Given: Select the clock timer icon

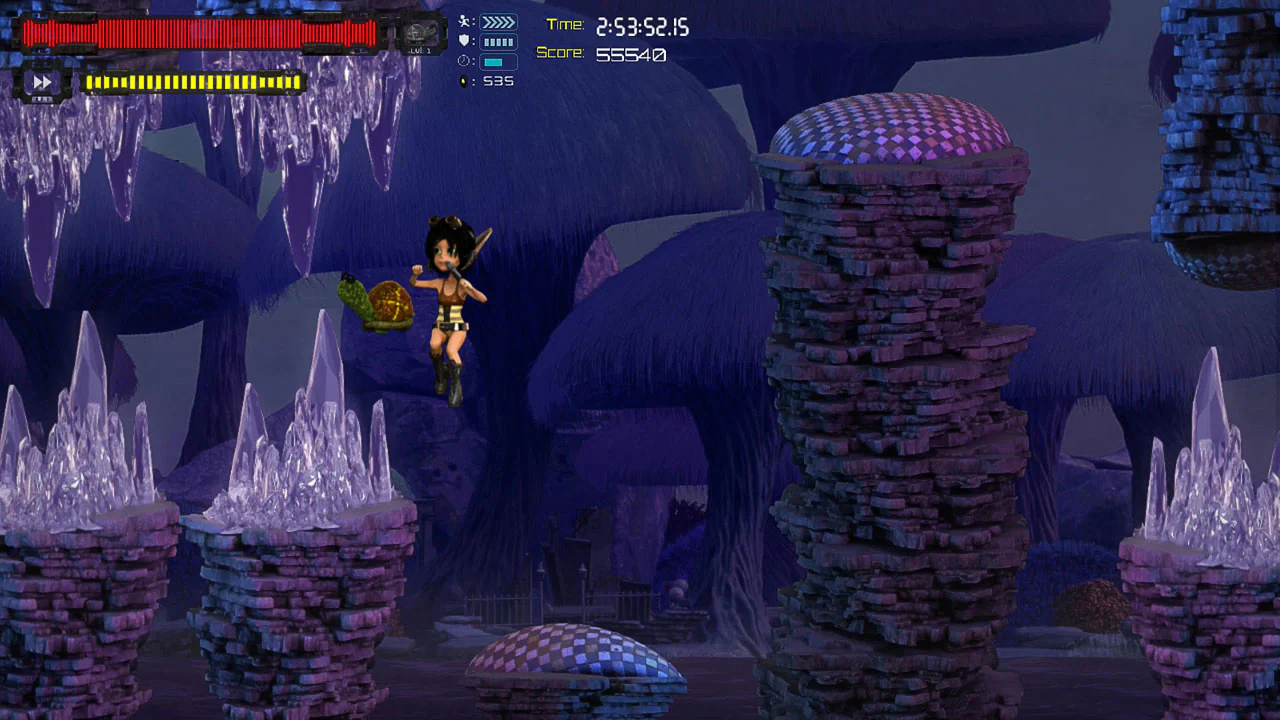Looking at the screenshot, I should 463,60.
